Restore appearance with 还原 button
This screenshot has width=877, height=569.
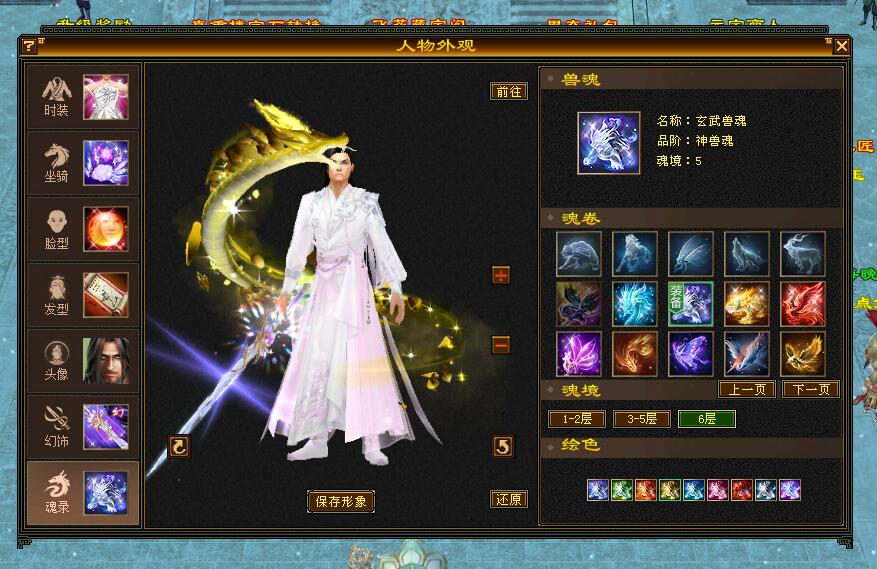(509, 499)
